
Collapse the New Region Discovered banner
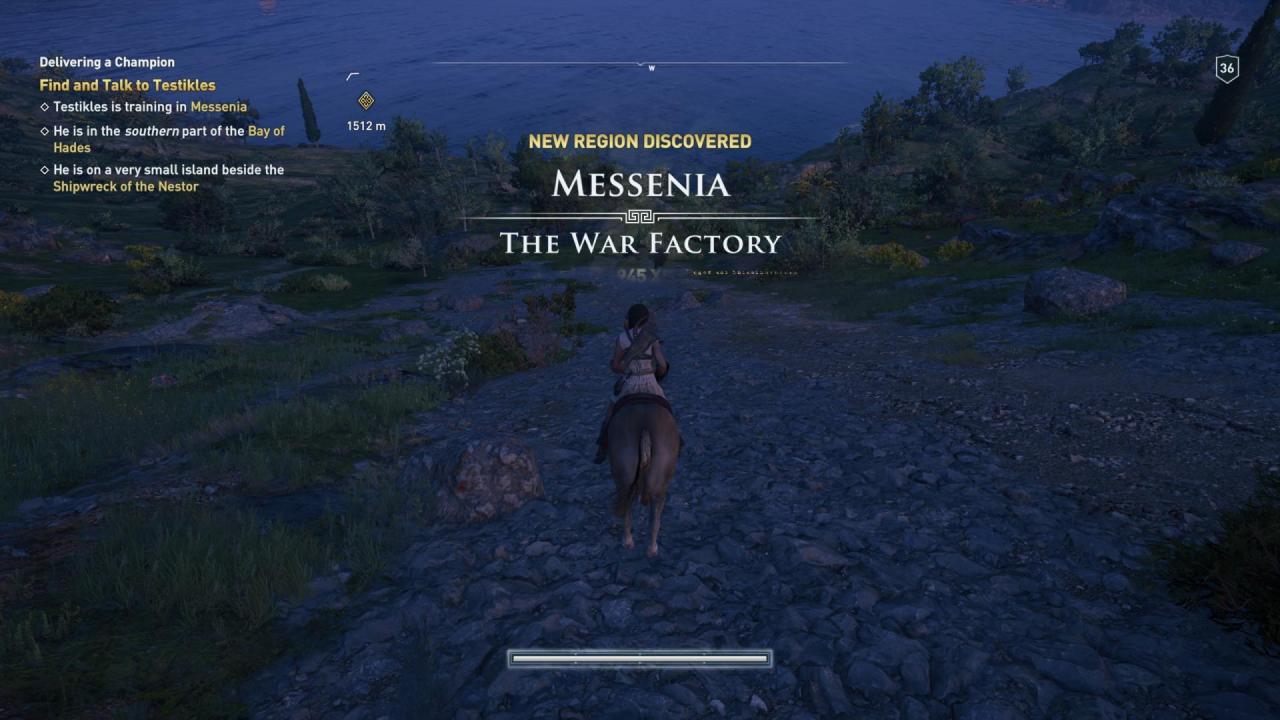pyautogui.click(x=641, y=141)
